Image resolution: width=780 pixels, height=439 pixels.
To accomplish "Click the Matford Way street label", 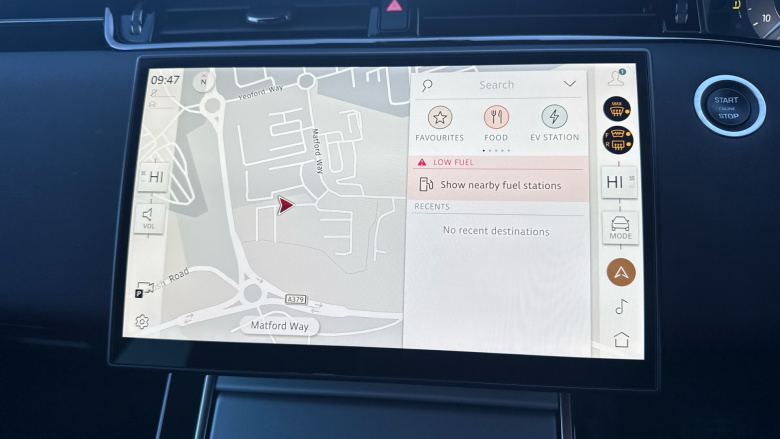I will 279,326.
